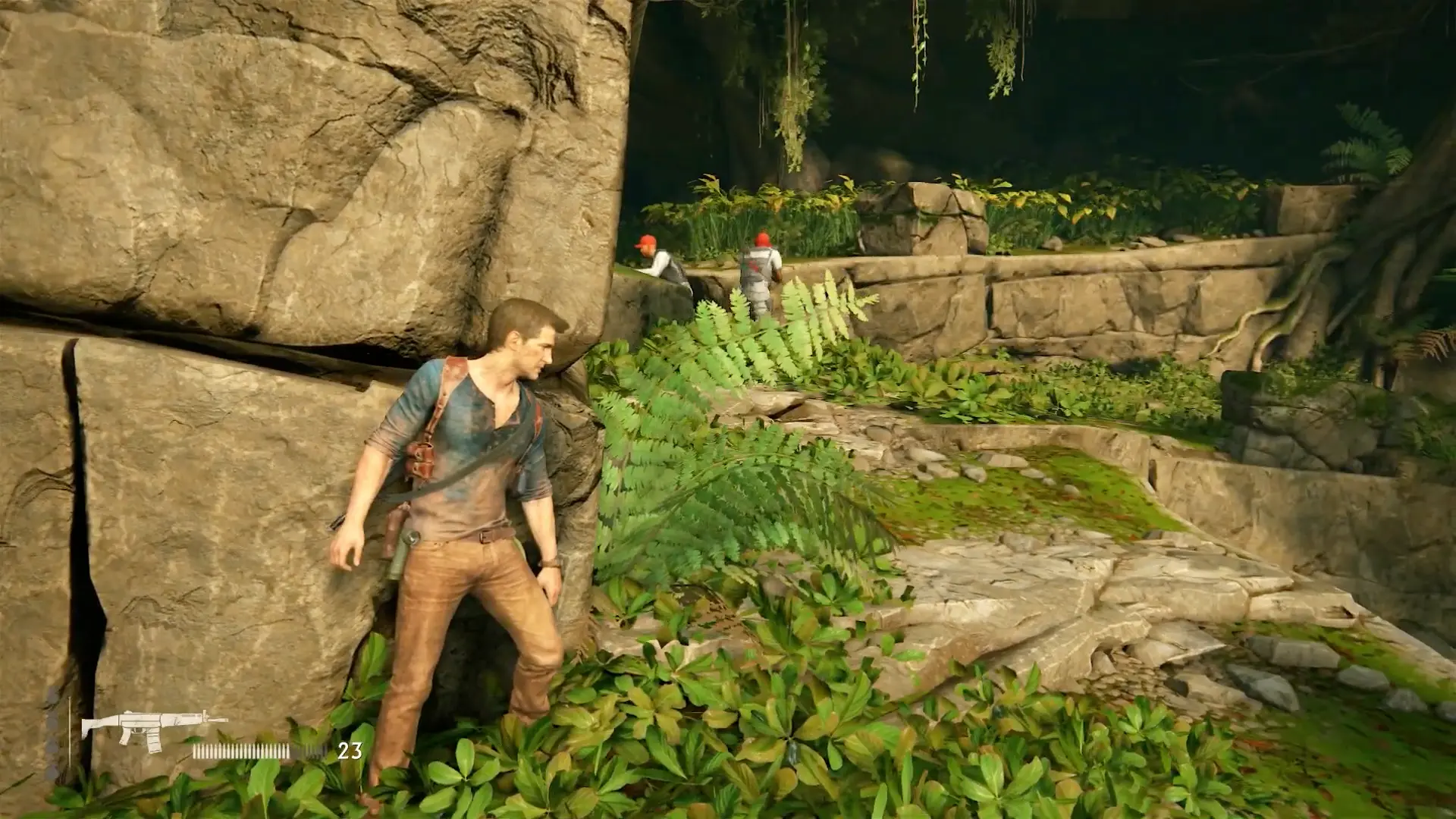The width and height of the screenshot is (1456, 819).
Task: Click the ammunition bullet bar
Action: (243, 751)
